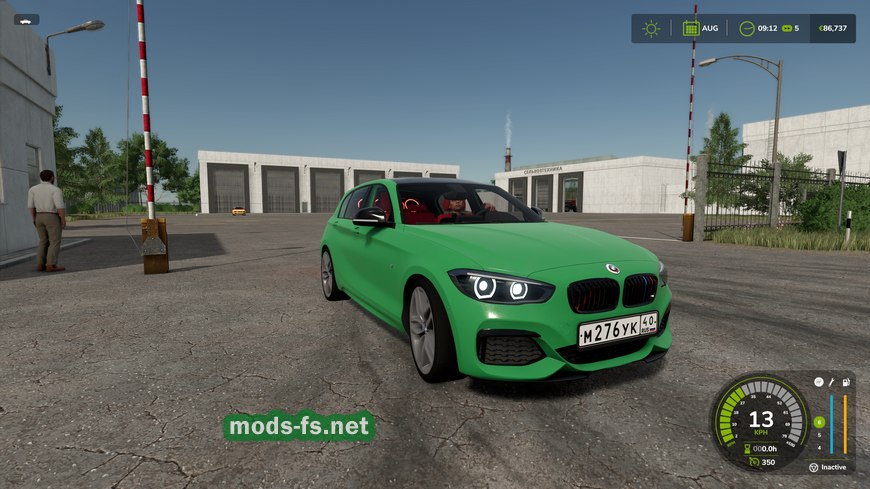Click the mods-fs.net watermark link
Screen dimensions: 870x489
click(298, 427)
